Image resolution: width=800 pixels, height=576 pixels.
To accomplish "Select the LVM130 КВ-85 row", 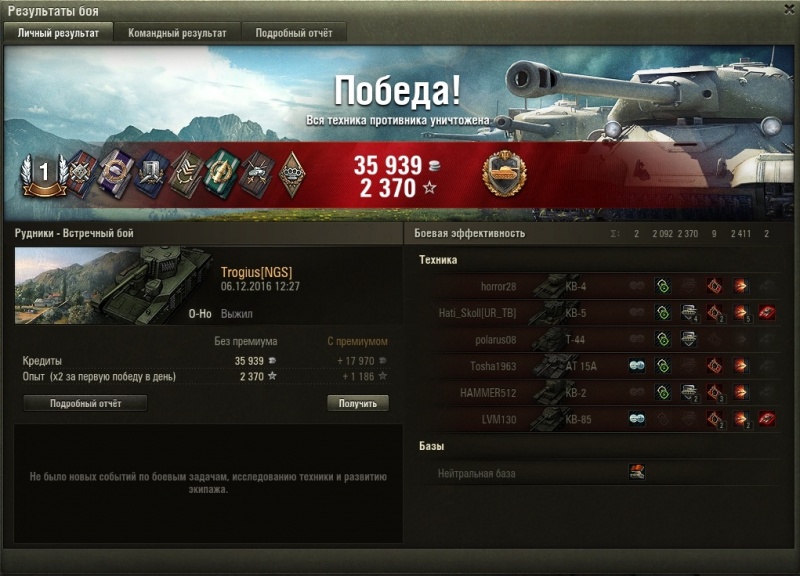I will pos(598,419).
